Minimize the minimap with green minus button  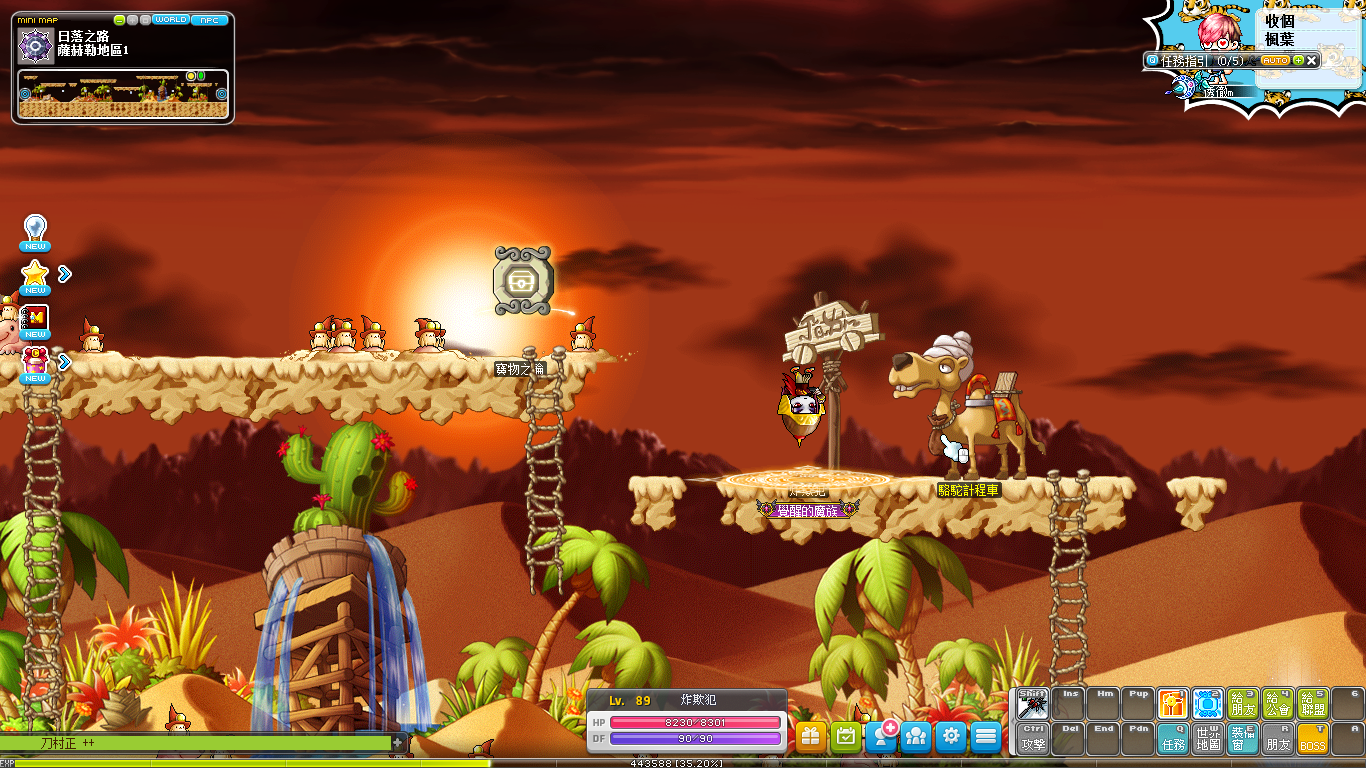pyautogui.click(x=120, y=20)
